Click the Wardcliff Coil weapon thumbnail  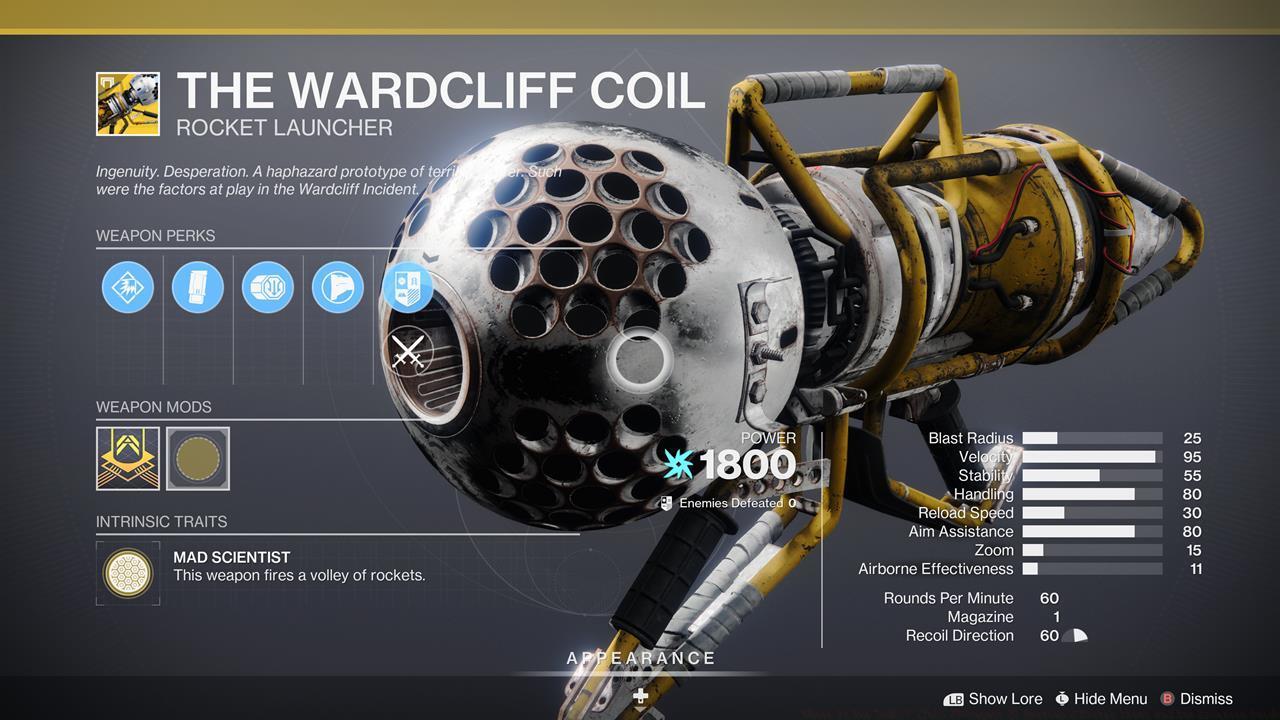(x=128, y=103)
